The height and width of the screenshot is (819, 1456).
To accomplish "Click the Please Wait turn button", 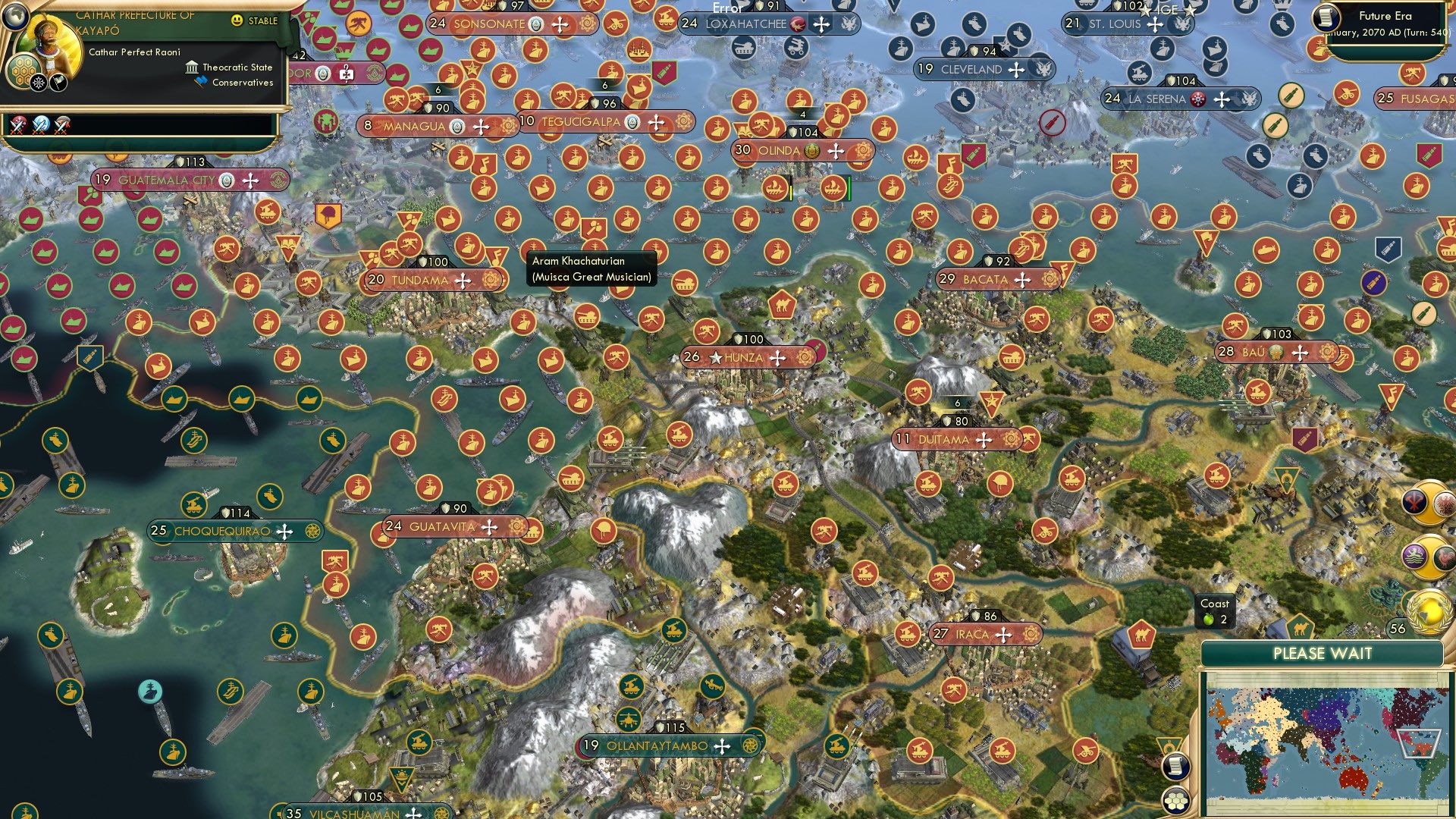I will tap(1322, 654).
